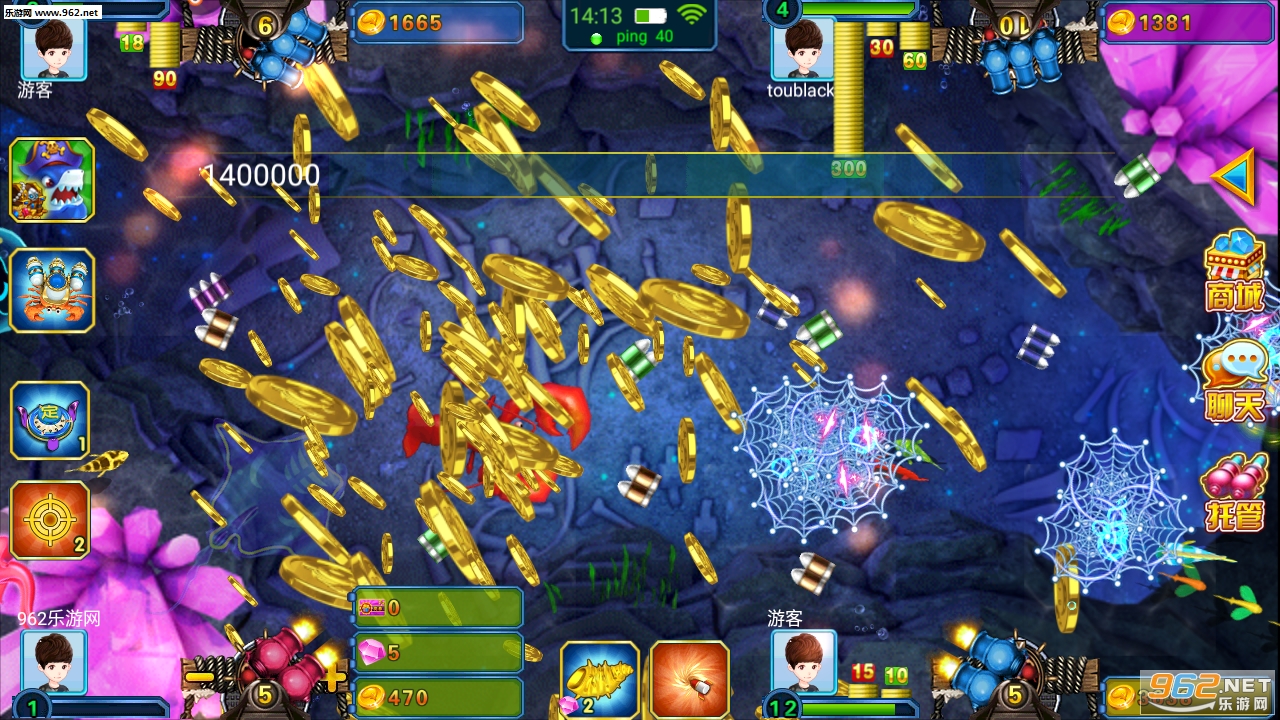The image size is (1280, 720).
Task: Select the pirate shark boss icon
Action: coord(51,180)
